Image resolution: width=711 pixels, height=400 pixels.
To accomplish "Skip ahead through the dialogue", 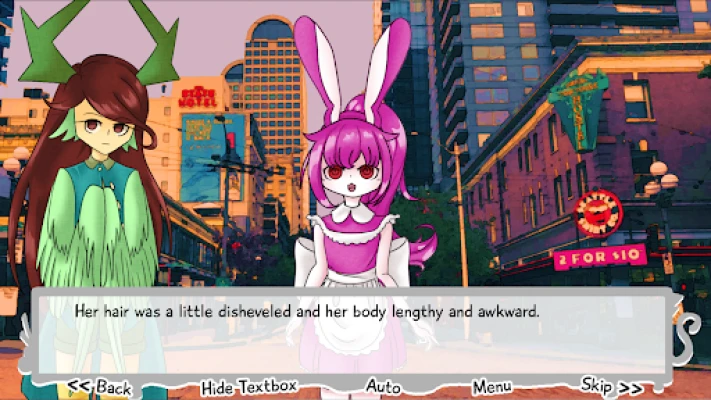I will (611, 386).
